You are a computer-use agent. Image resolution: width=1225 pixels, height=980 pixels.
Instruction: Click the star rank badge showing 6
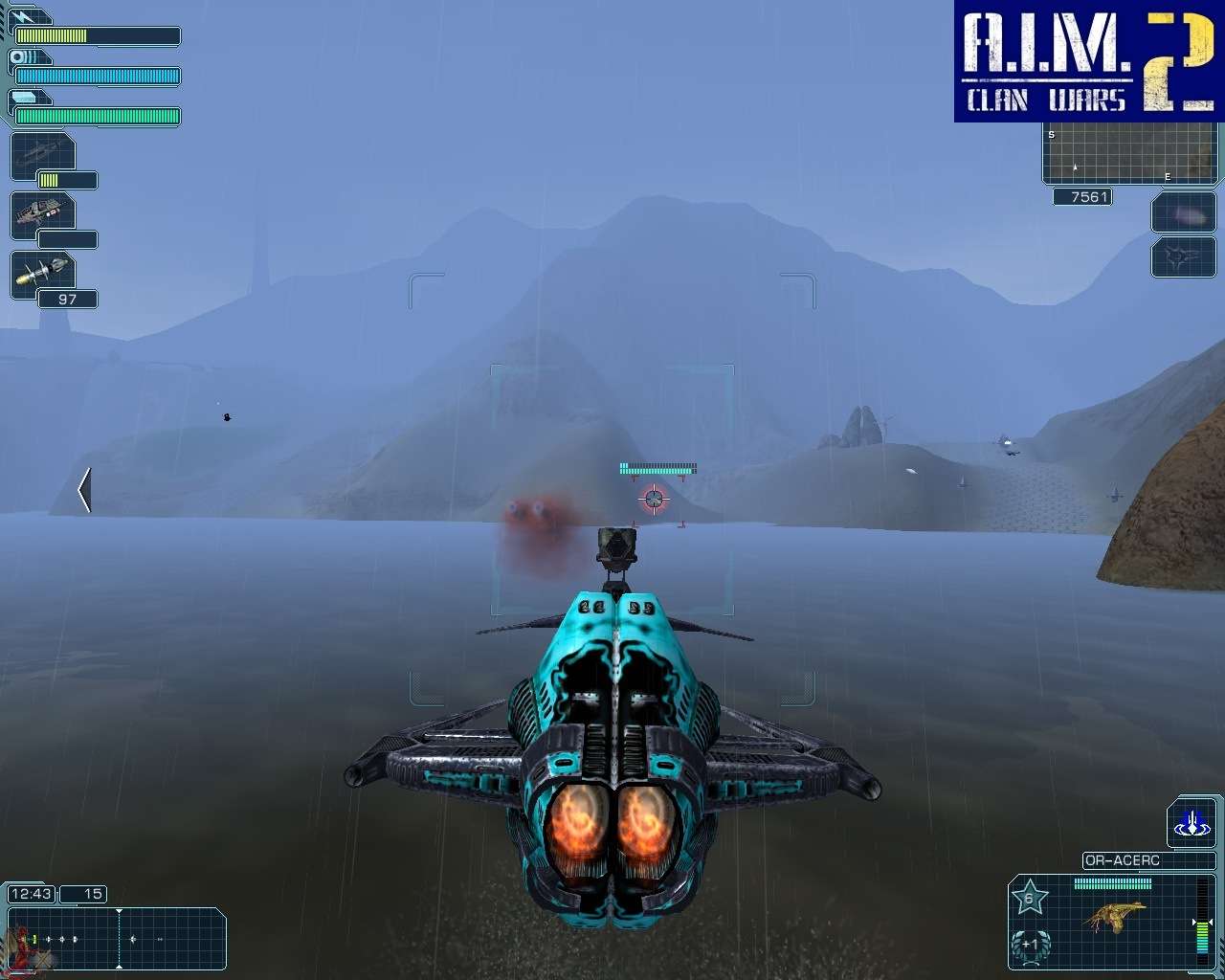[x=1030, y=898]
